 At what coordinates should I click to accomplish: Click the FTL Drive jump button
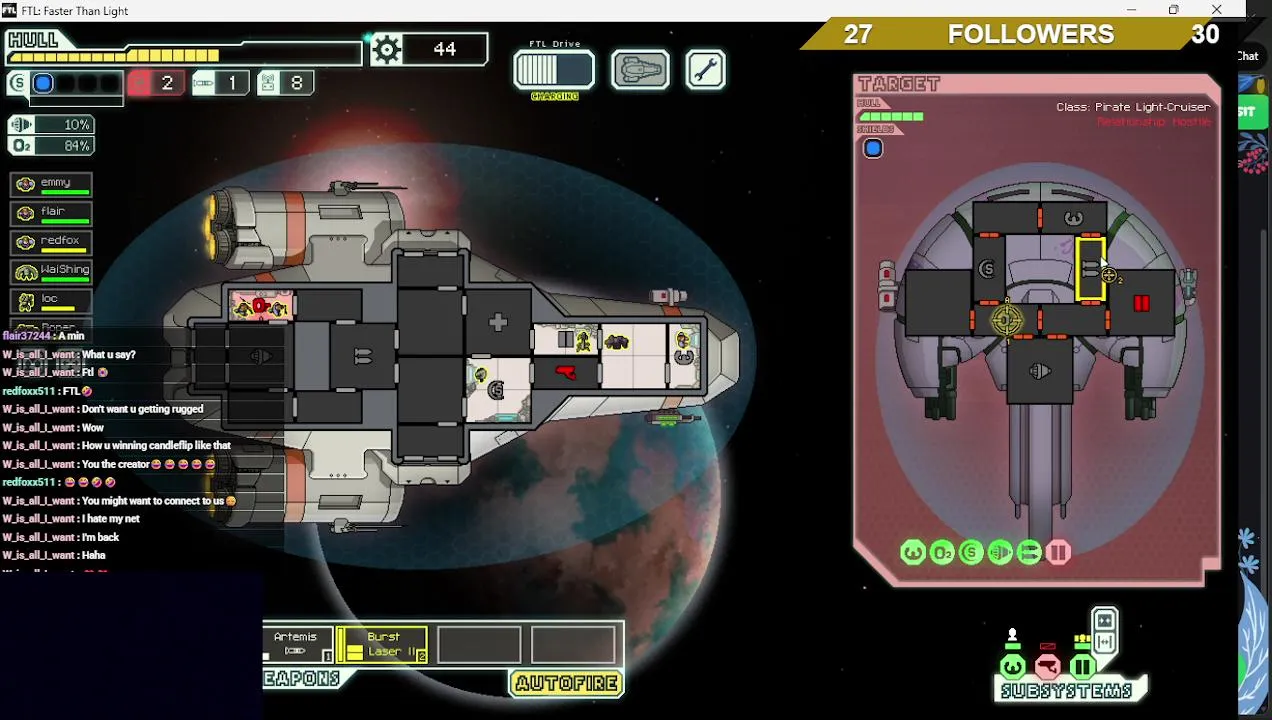[554, 70]
